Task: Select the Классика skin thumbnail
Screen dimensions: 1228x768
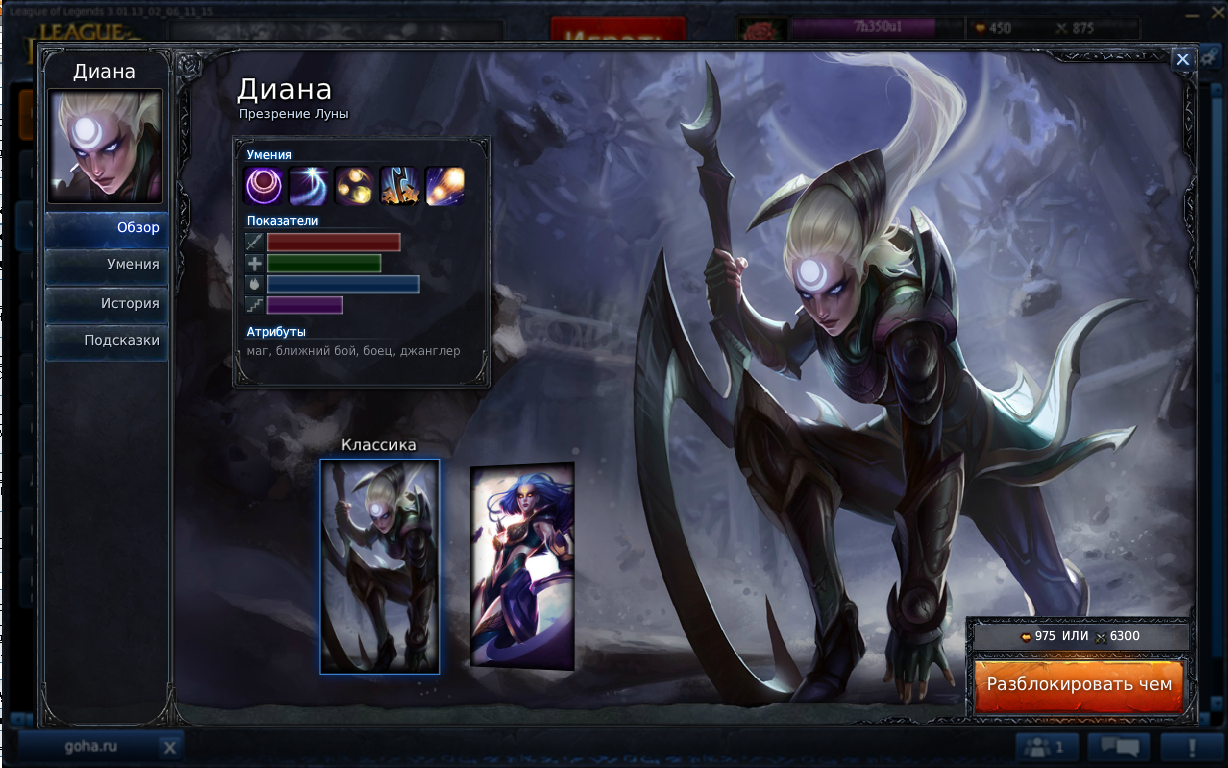Action: (x=380, y=566)
